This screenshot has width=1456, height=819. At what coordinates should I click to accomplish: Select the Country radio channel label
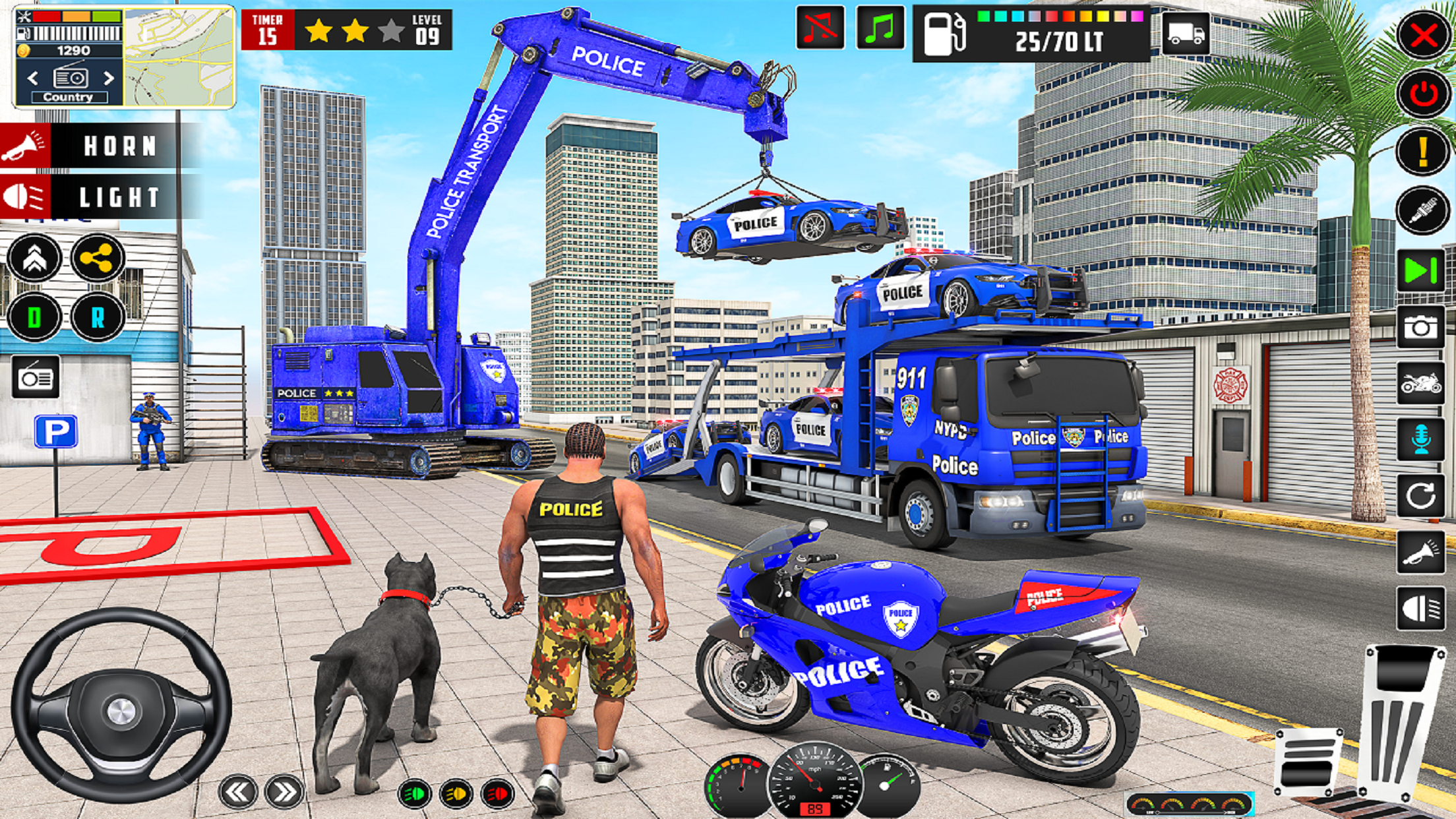(71, 96)
